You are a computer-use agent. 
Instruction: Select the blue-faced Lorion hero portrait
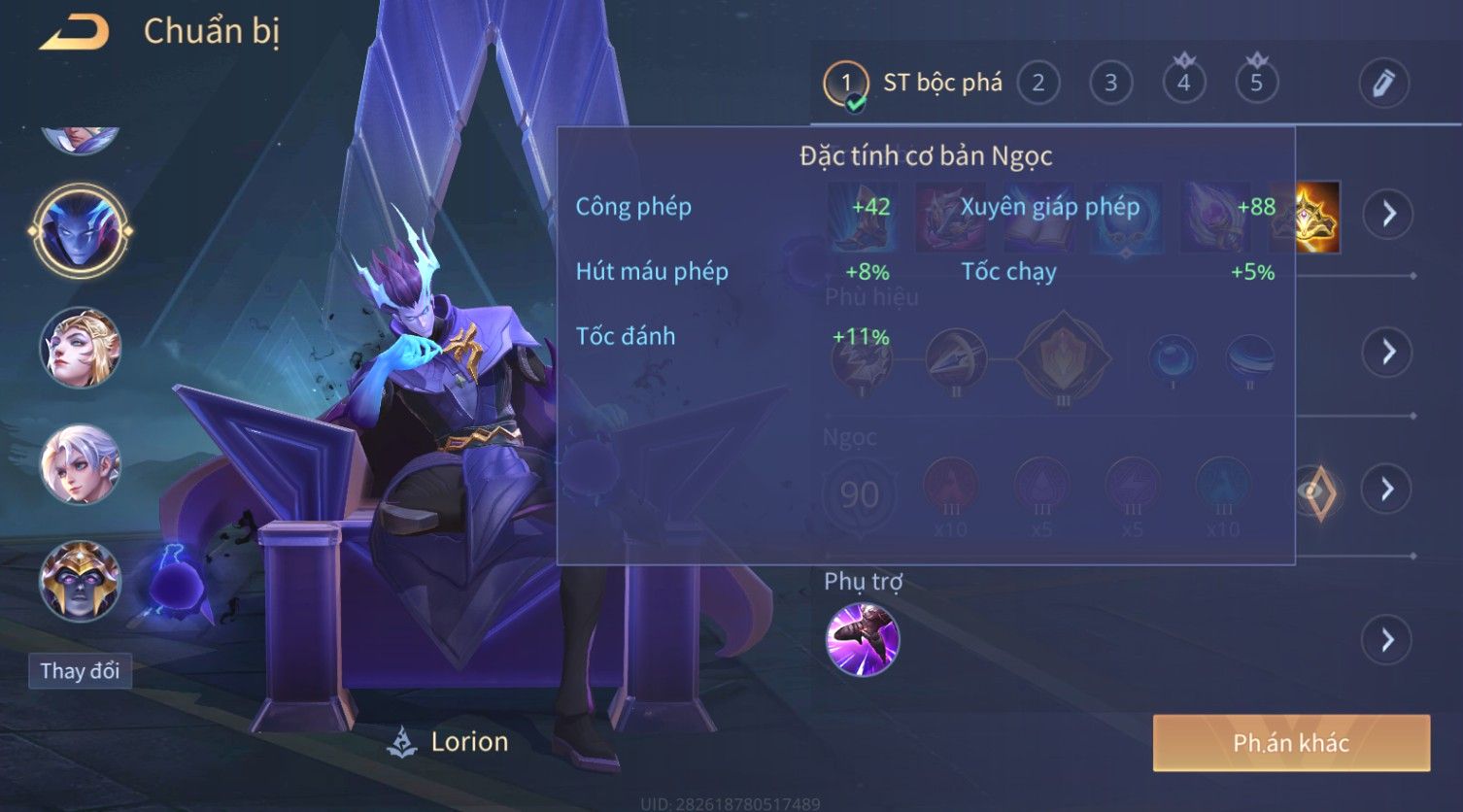[80, 231]
